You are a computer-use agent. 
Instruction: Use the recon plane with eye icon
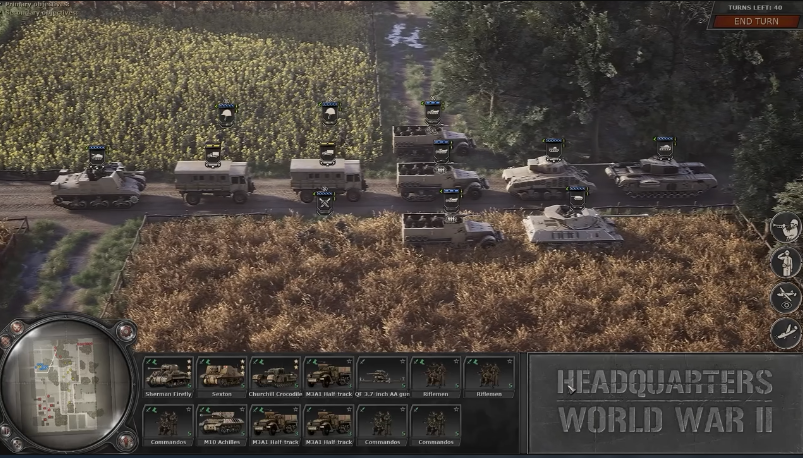tap(786, 298)
